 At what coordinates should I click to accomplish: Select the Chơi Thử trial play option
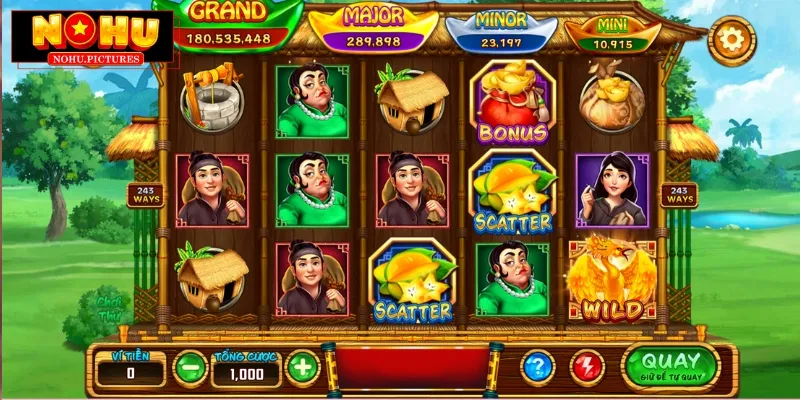coord(109,304)
